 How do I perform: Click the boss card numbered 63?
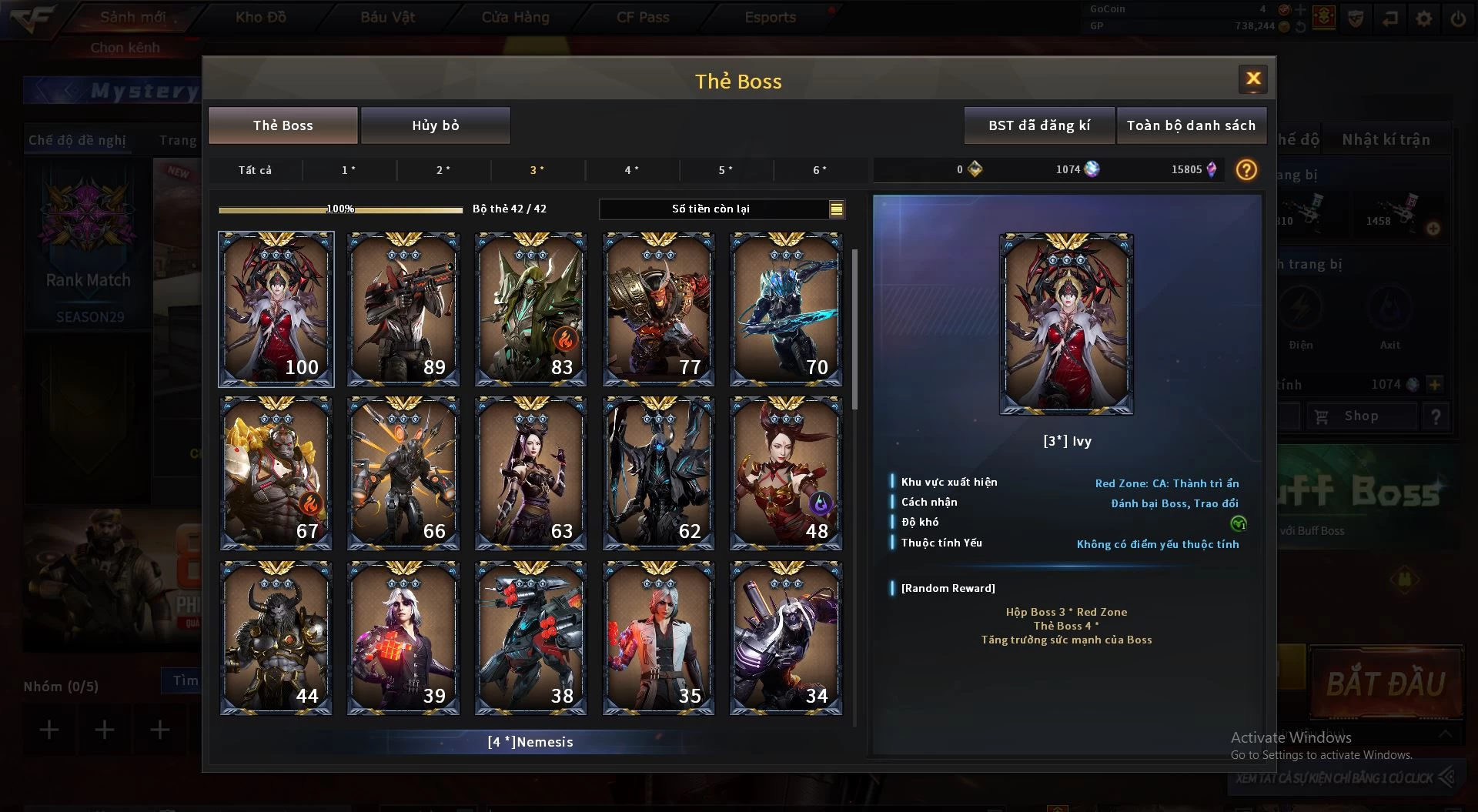click(530, 473)
